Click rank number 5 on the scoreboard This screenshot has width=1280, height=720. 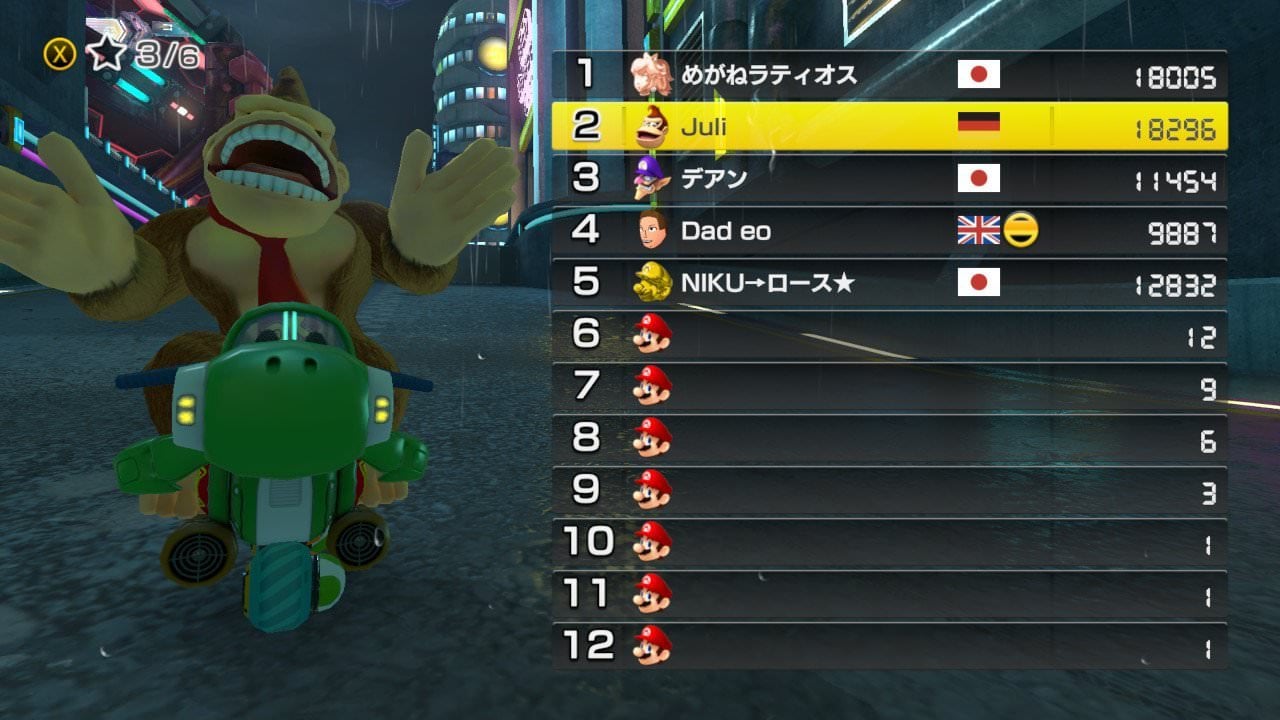pyautogui.click(x=585, y=283)
